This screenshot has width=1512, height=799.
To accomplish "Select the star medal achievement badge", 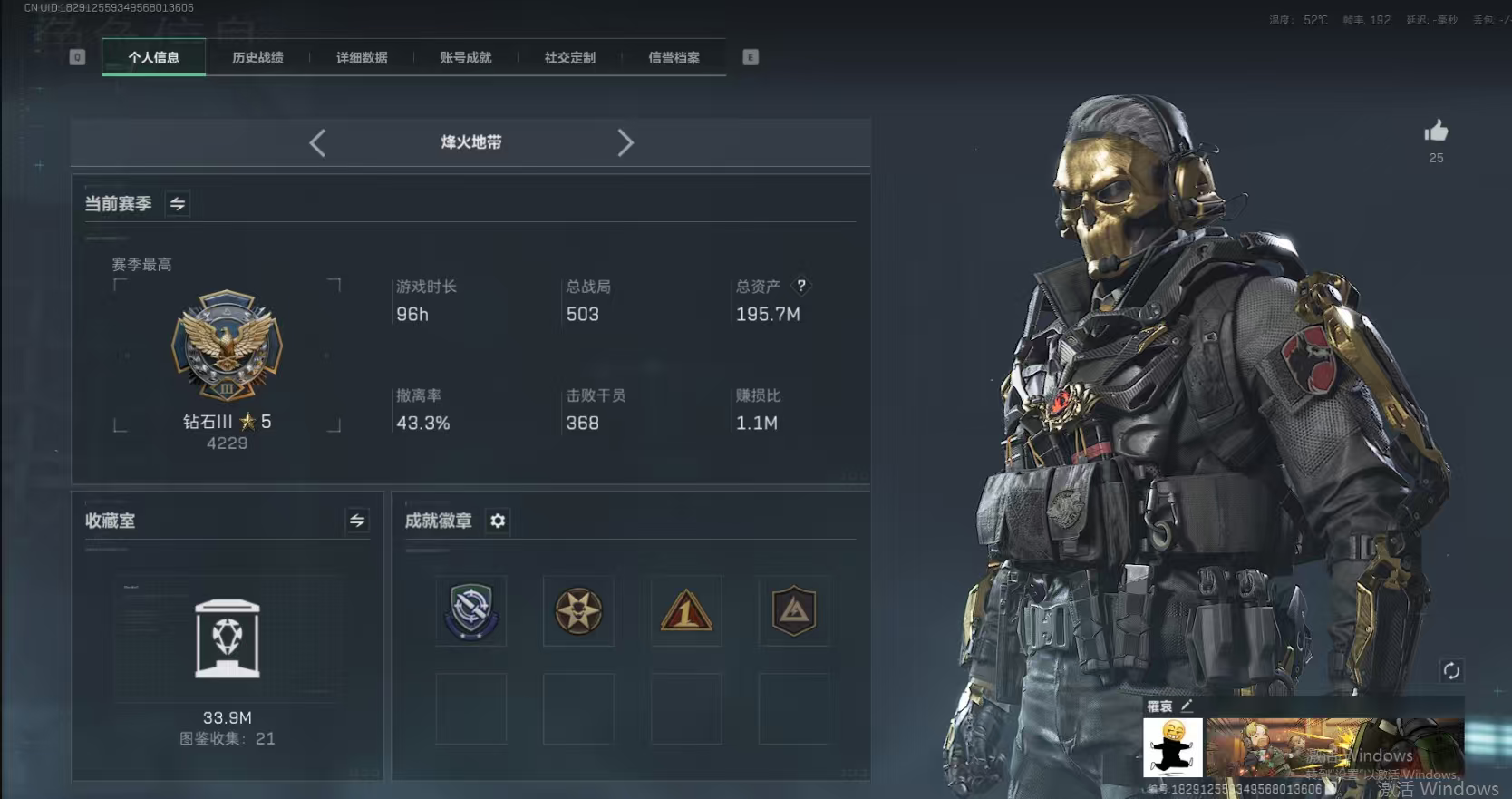I will coord(578,611).
